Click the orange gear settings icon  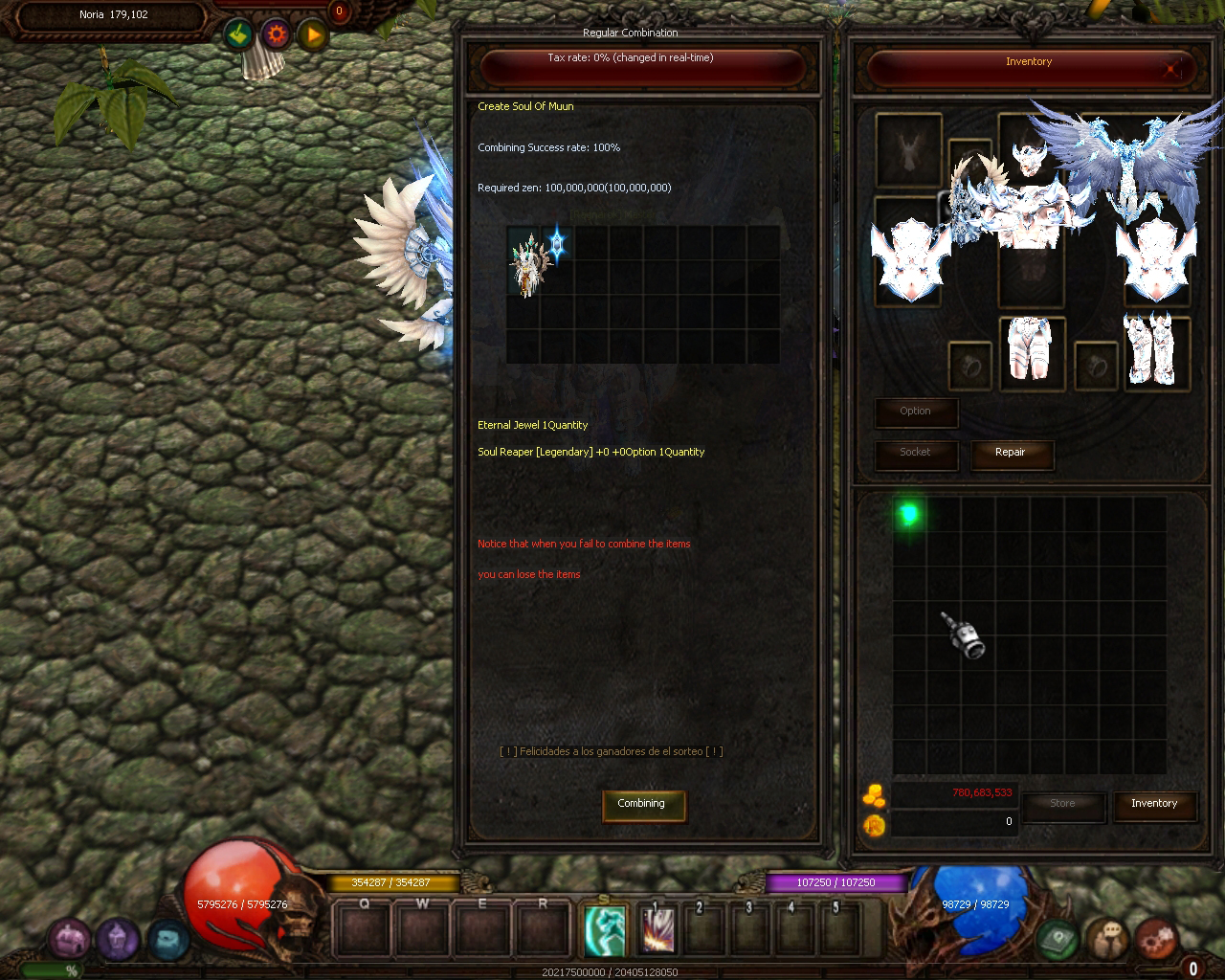277,35
